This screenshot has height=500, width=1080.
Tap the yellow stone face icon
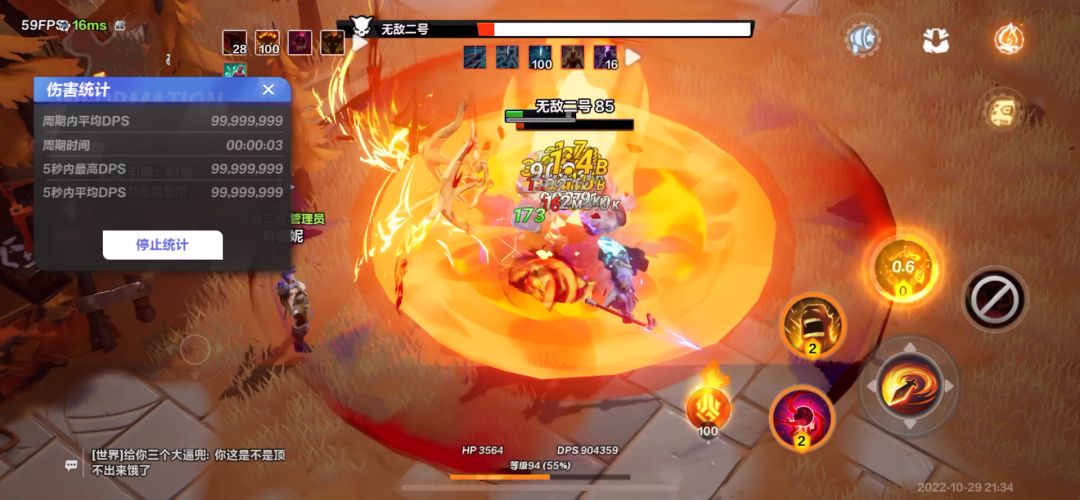point(1003,110)
